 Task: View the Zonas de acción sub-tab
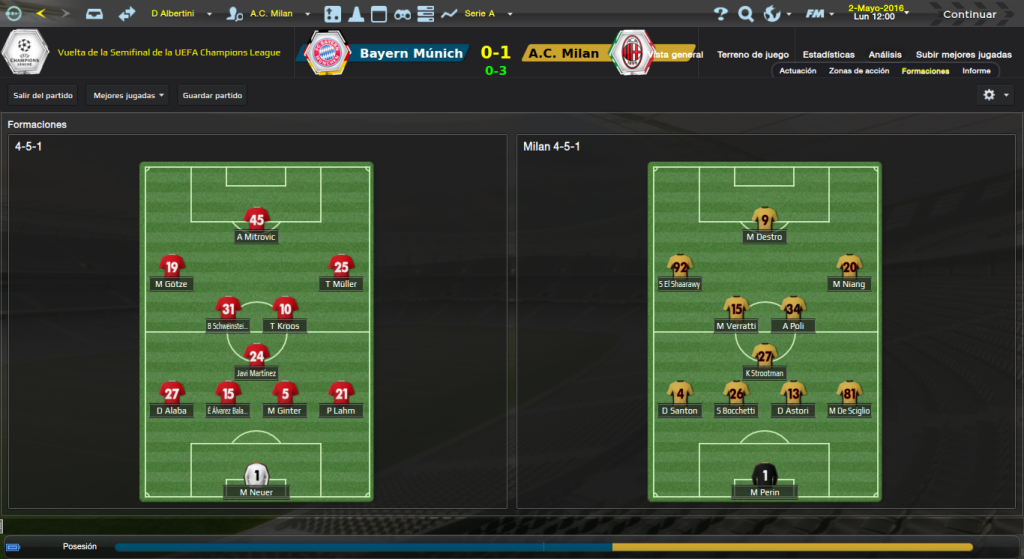[858, 71]
